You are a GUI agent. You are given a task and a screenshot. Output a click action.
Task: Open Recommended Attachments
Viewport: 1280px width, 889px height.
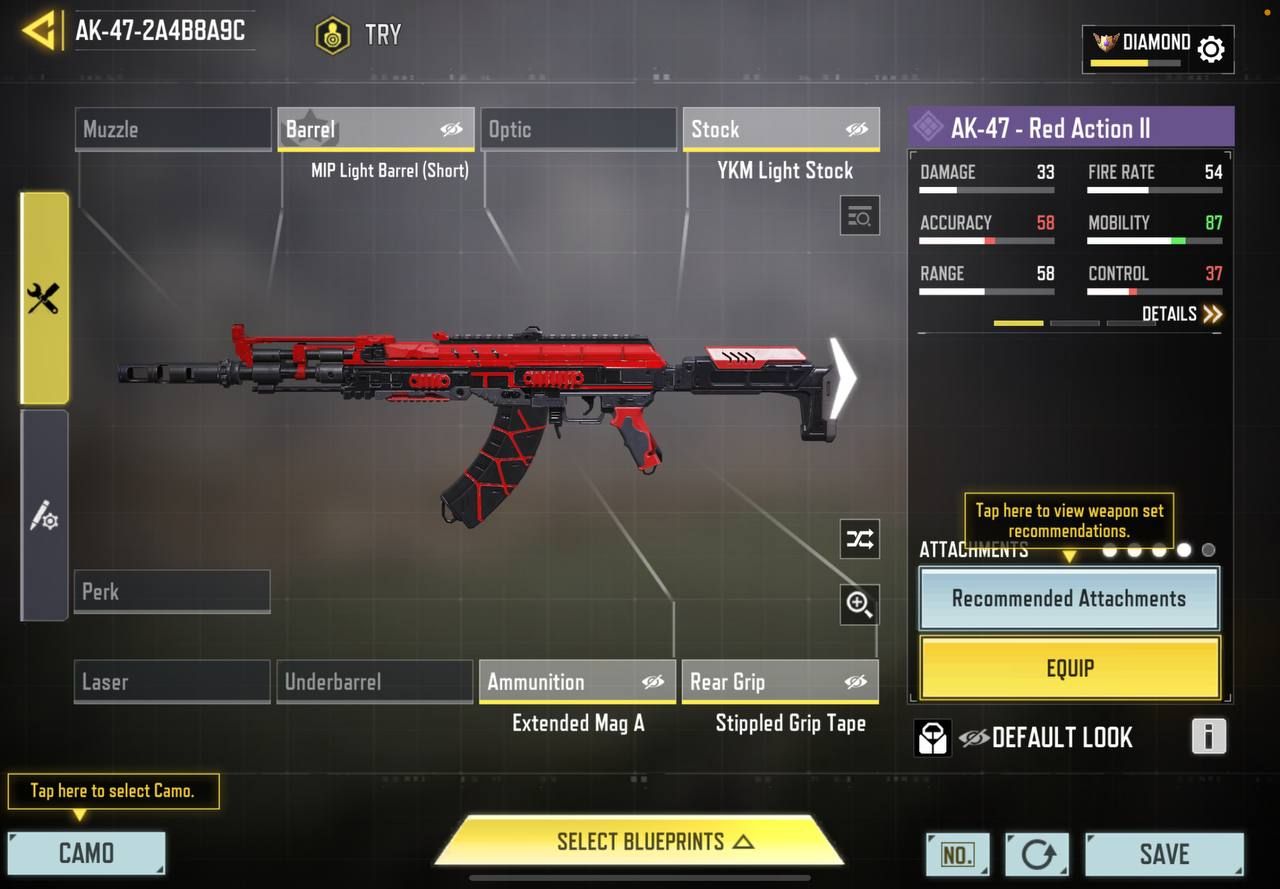(1069, 599)
